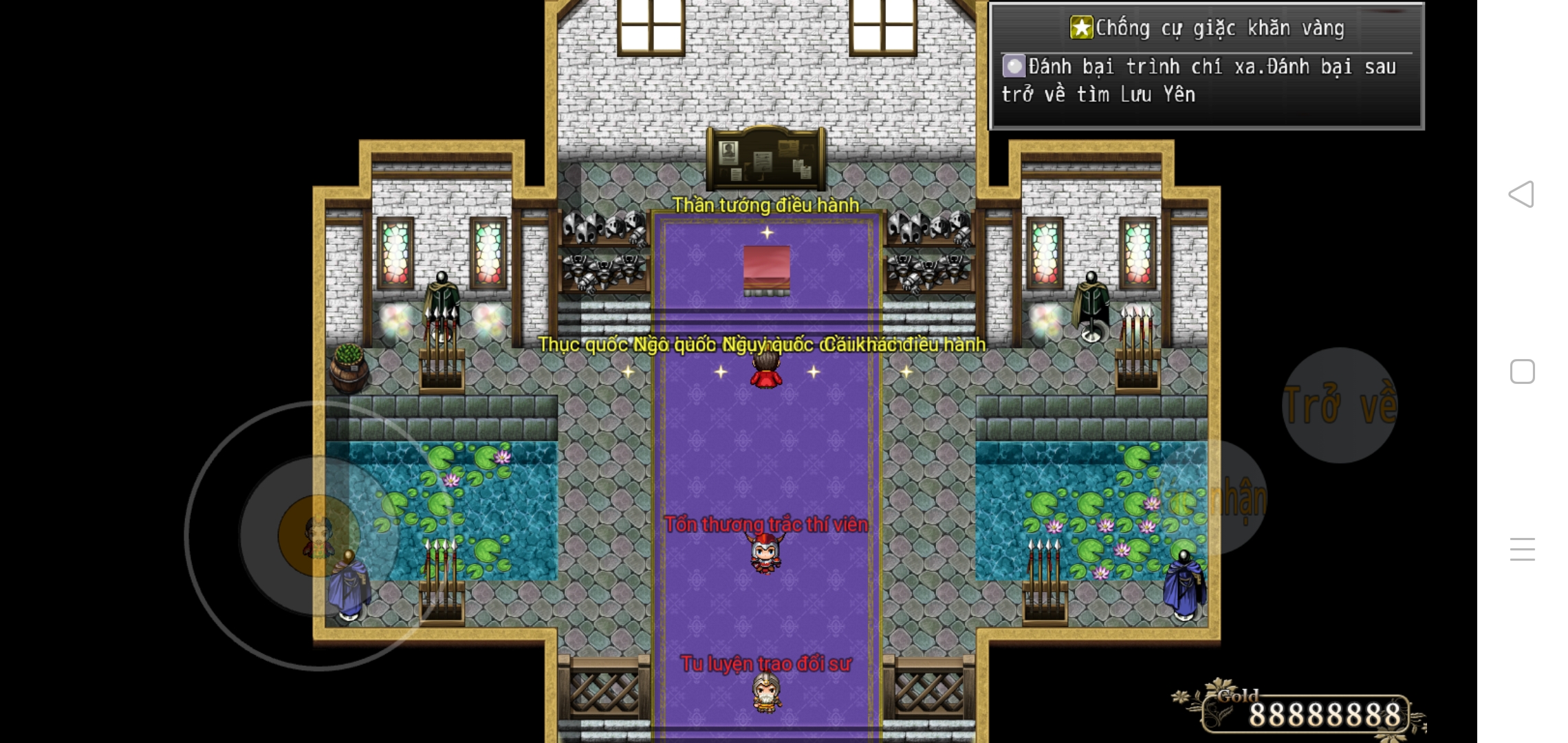Tap the virtual joystick thumb pad
The image size is (1568, 743).
318,535
